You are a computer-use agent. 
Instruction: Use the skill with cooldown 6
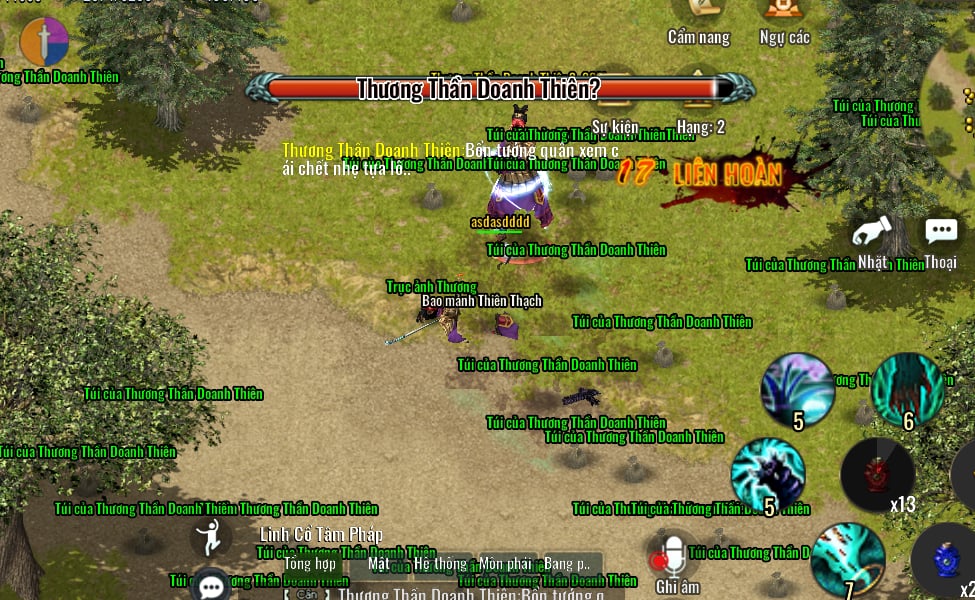(x=906, y=389)
